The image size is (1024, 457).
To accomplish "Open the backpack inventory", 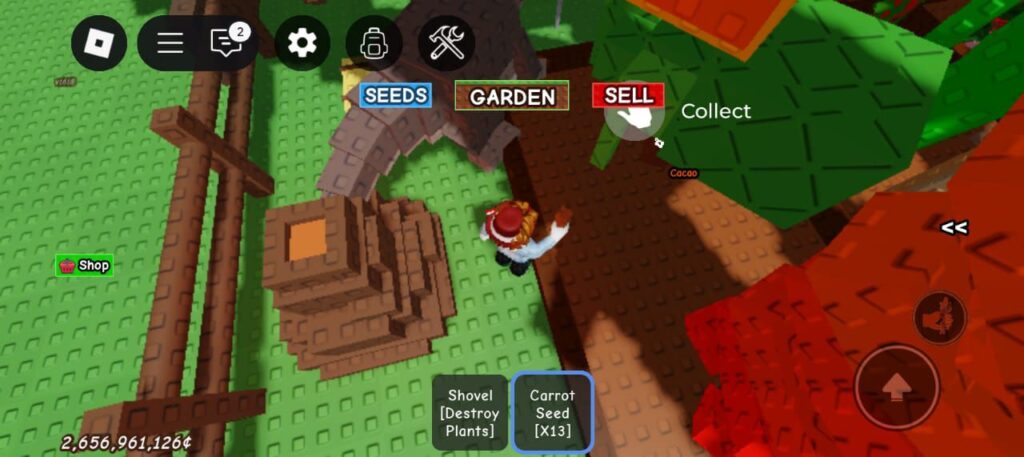I will tap(373, 43).
